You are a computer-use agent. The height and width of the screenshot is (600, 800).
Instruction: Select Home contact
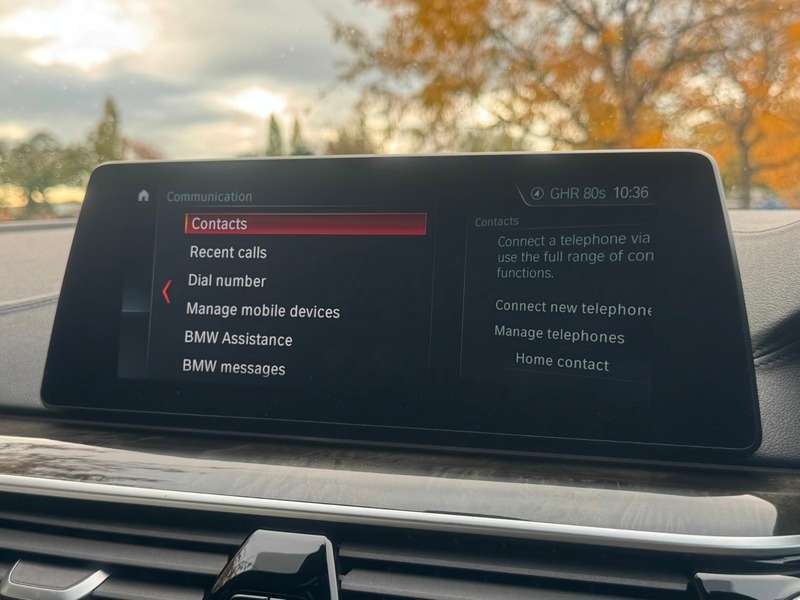[562, 363]
